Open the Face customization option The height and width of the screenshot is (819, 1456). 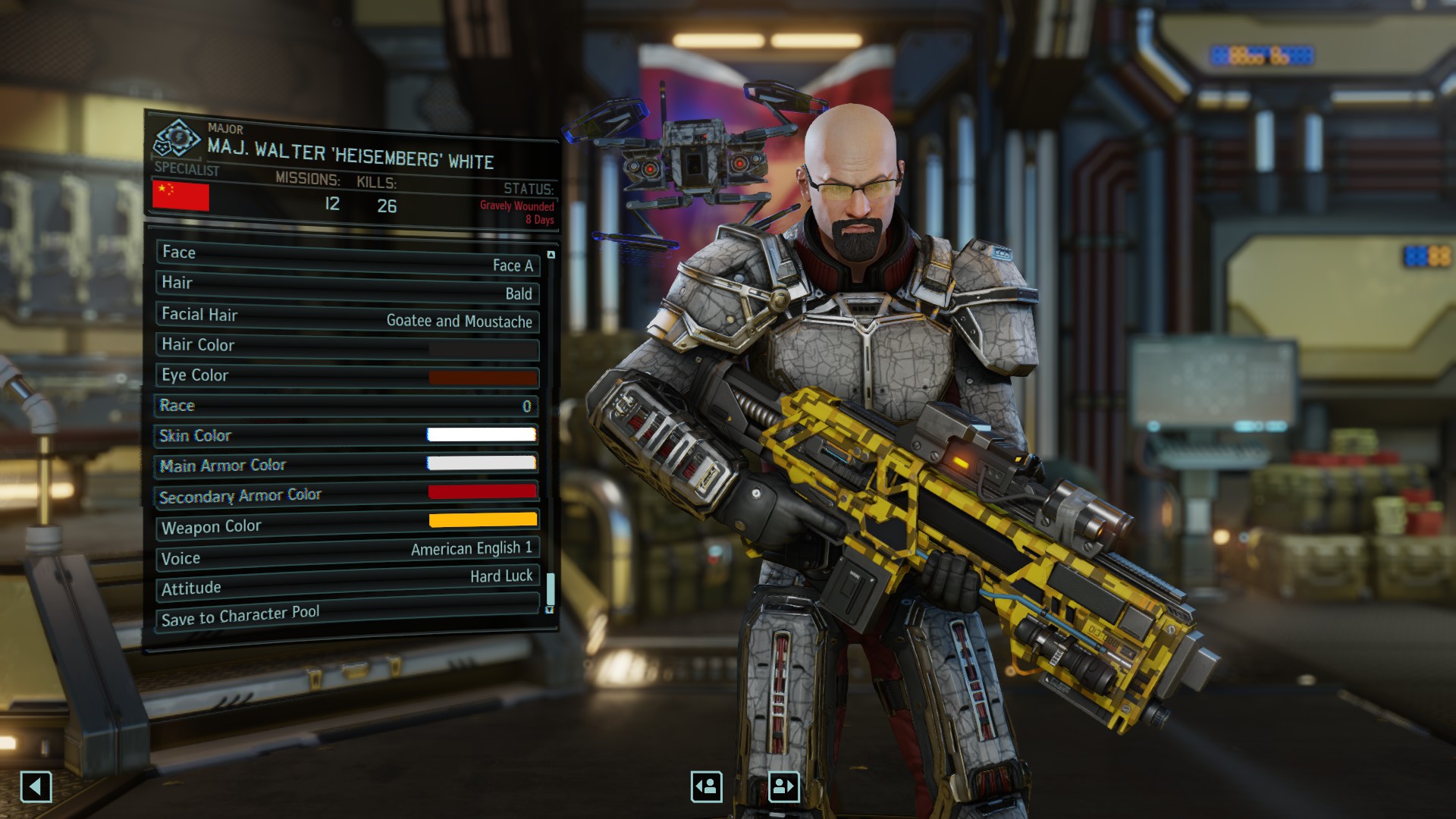347,259
